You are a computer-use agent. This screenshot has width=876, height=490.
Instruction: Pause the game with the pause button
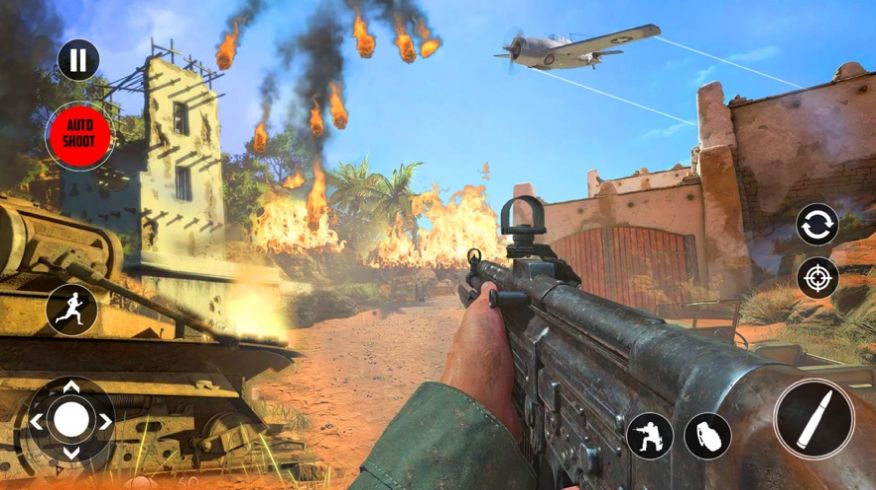[x=78, y=60]
